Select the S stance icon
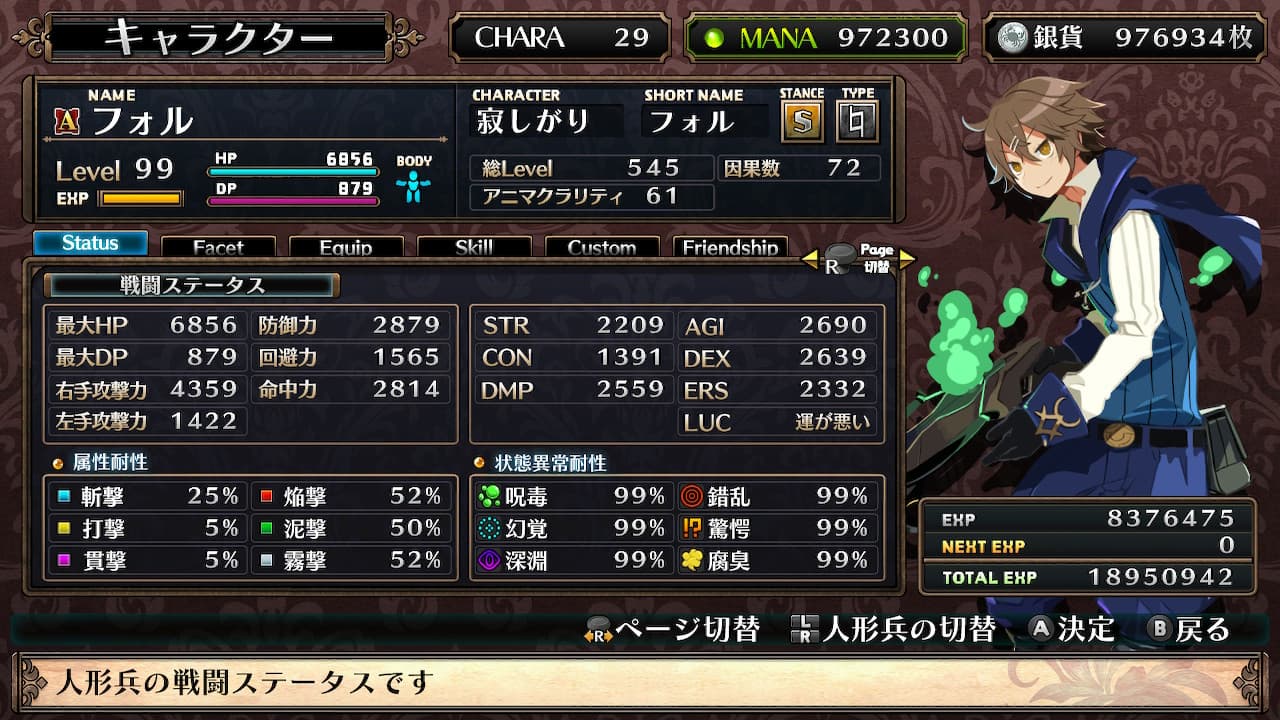Viewport: 1280px width, 720px height. tap(801, 122)
